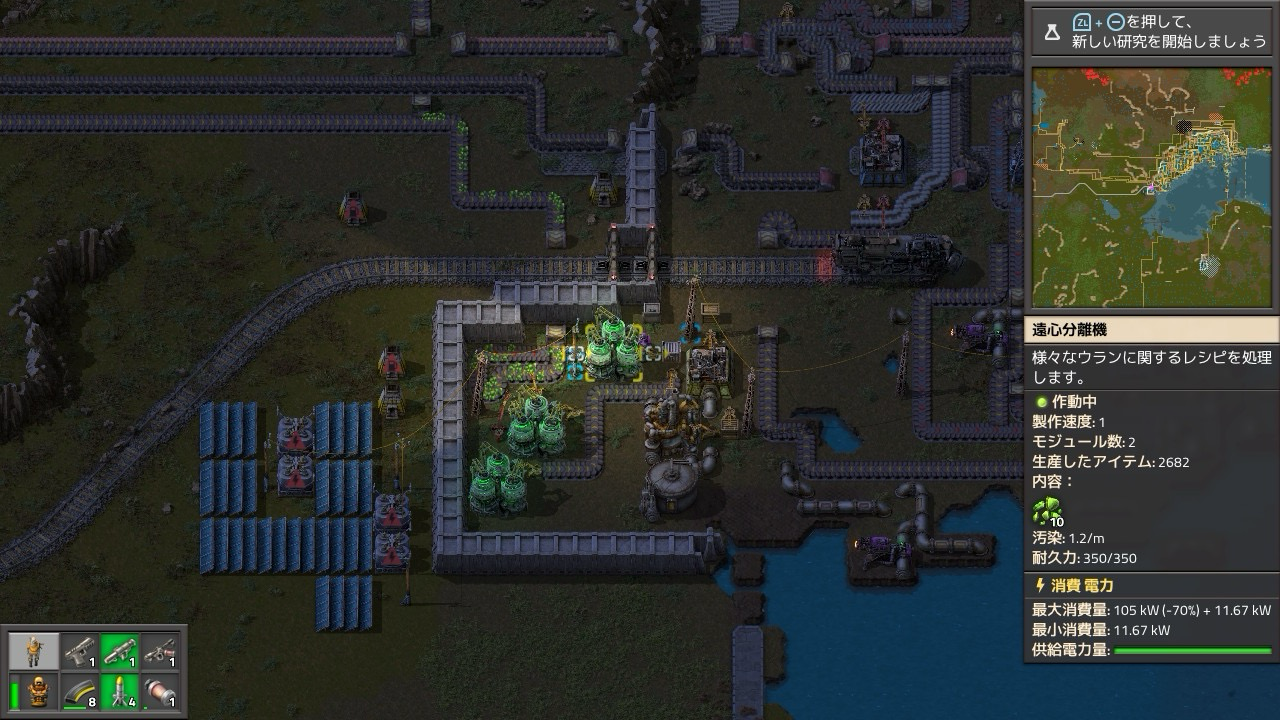Select the flamethrower weapon slot
The height and width of the screenshot is (720, 1280).
tap(160, 652)
